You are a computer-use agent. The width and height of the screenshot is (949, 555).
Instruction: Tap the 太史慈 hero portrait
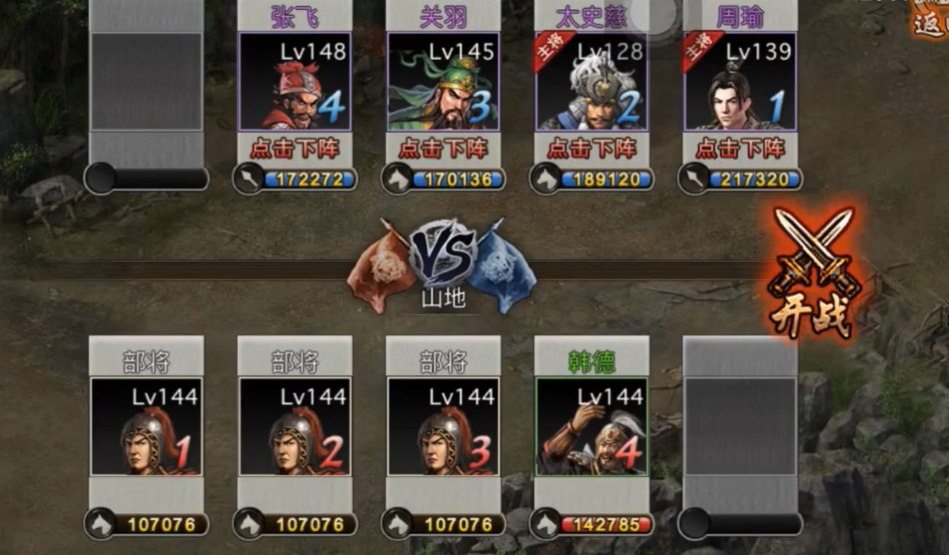pos(591,82)
